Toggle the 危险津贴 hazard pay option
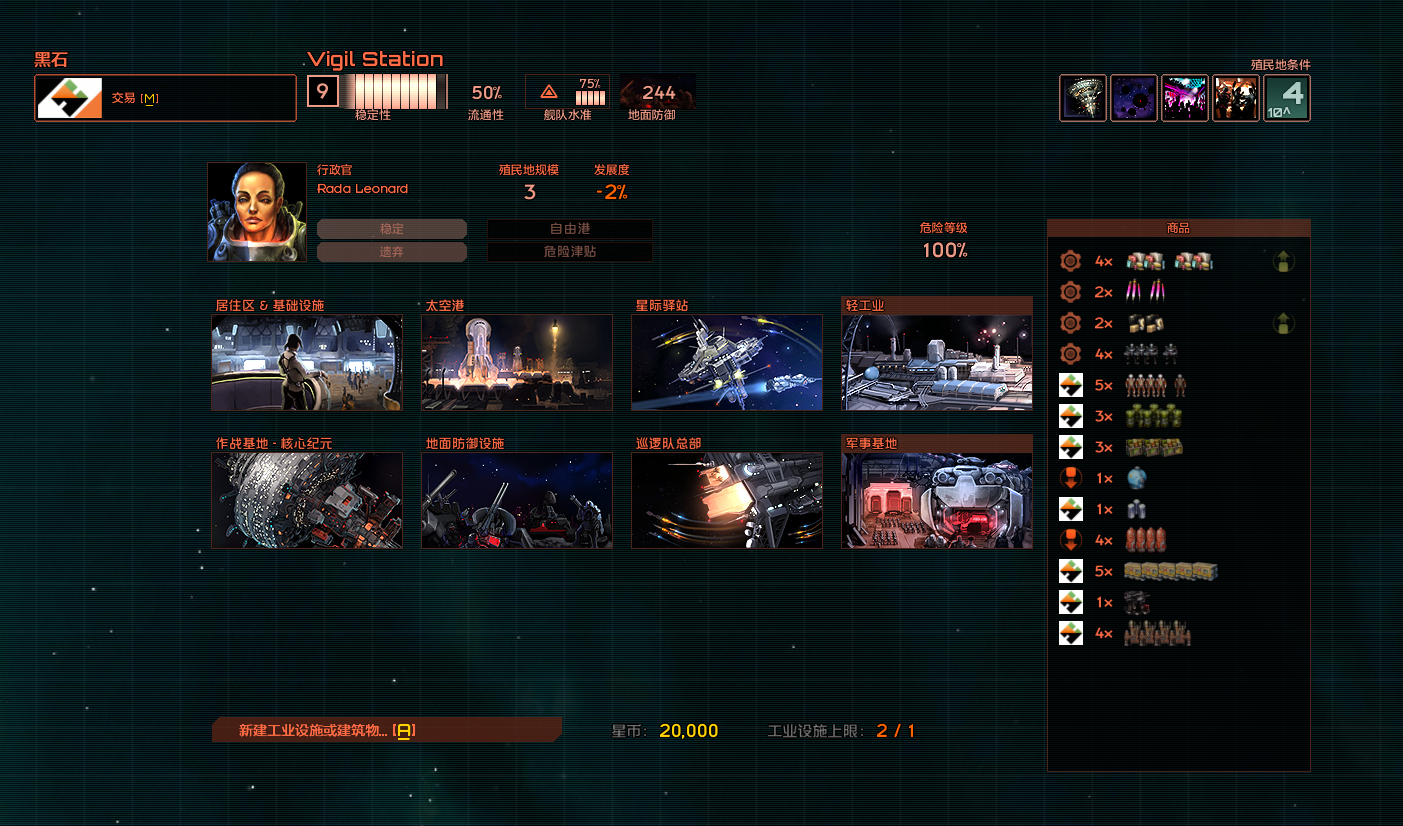This screenshot has height=826, width=1403. tap(570, 252)
